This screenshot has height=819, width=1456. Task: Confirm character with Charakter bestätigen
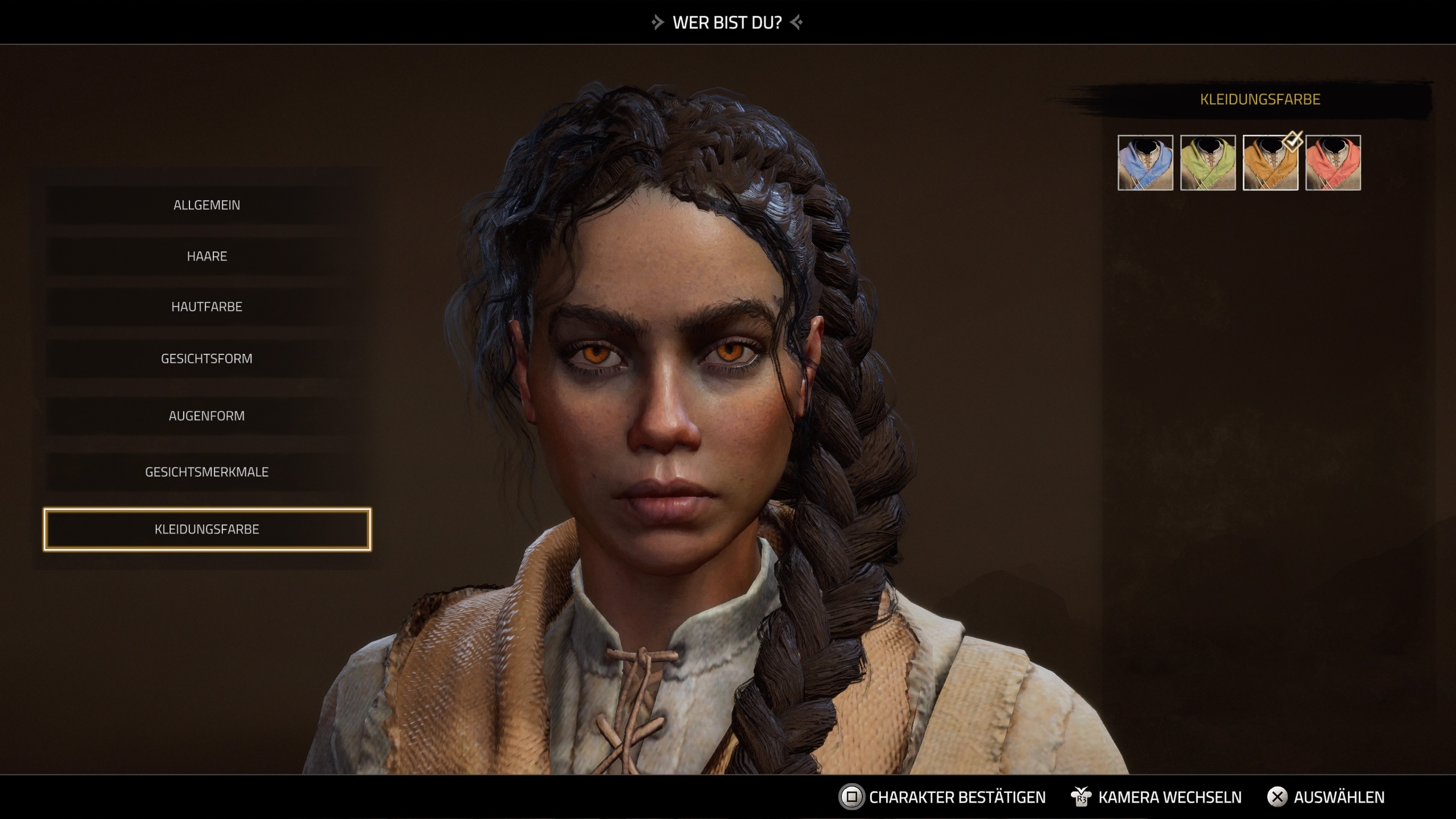point(956,797)
